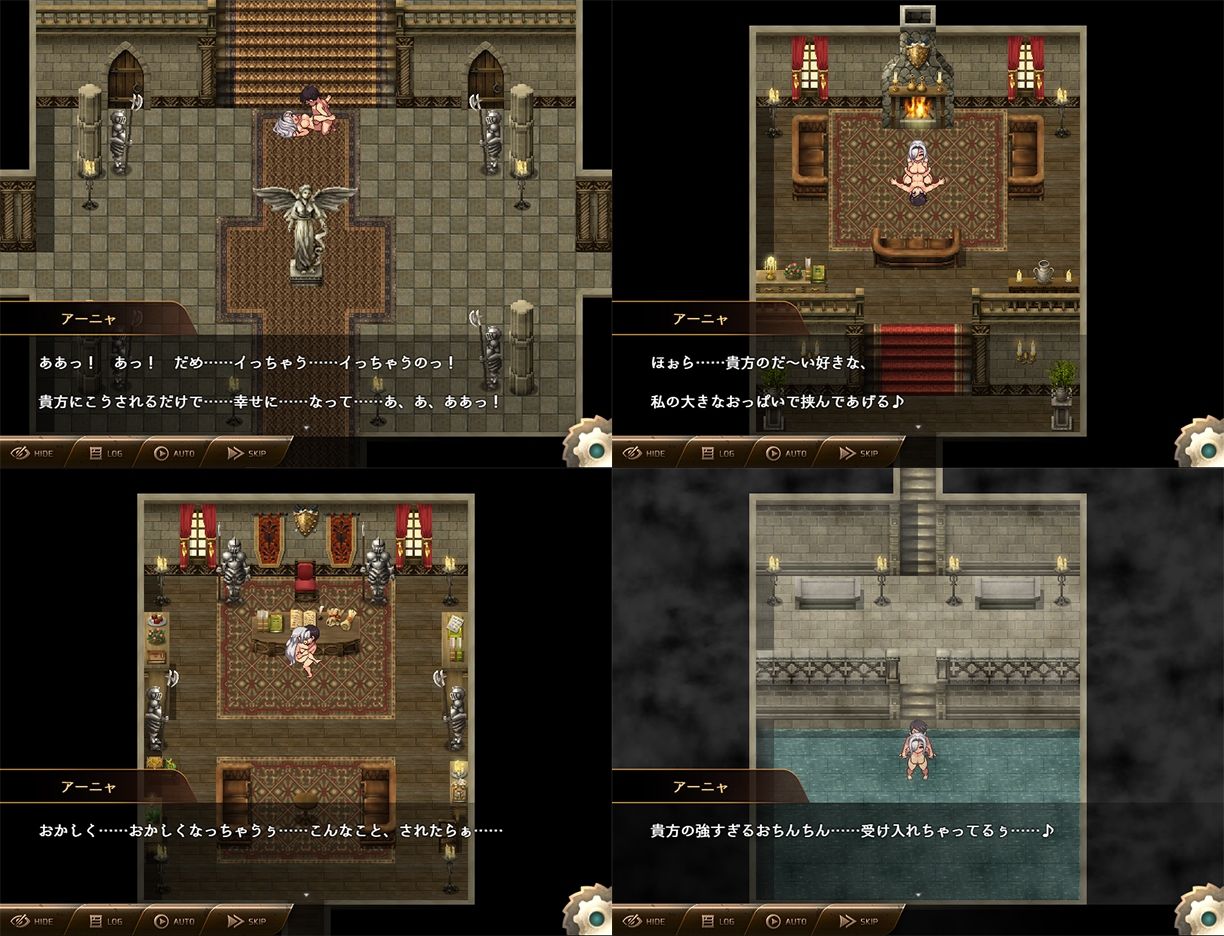This screenshot has width=1224, height=936.
Task: Skip dialogue in the fireplace room panel
Action: [860, 453]
